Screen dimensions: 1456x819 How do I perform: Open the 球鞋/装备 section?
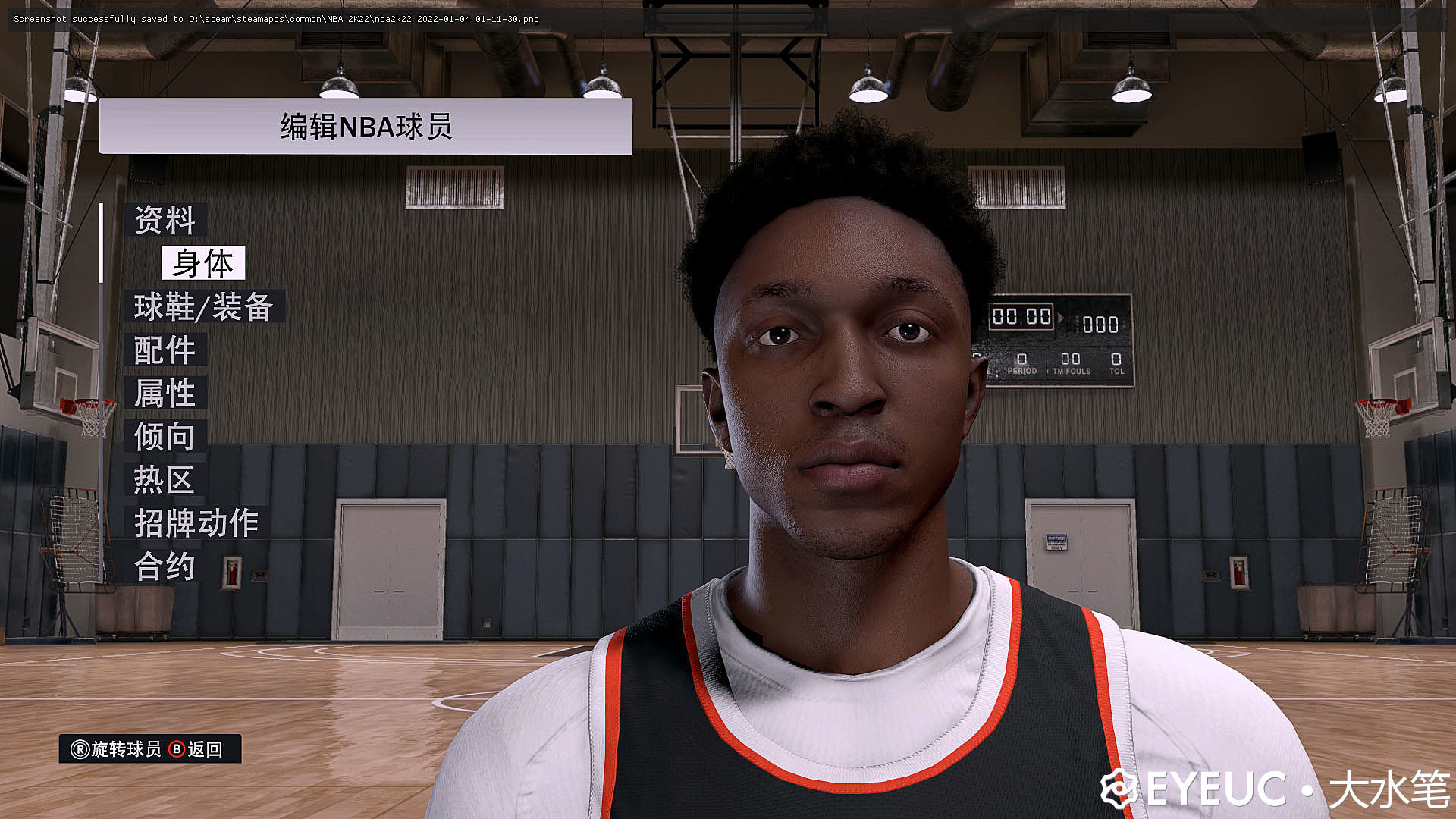203,307
